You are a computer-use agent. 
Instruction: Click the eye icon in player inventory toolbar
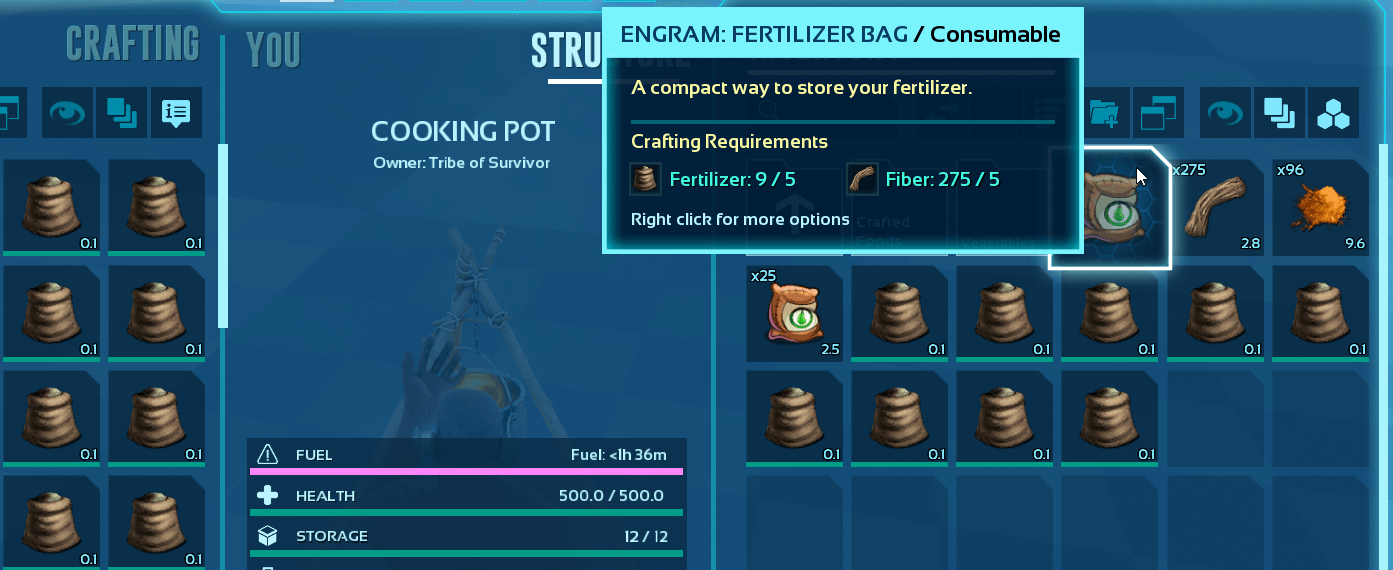point(68,113)
